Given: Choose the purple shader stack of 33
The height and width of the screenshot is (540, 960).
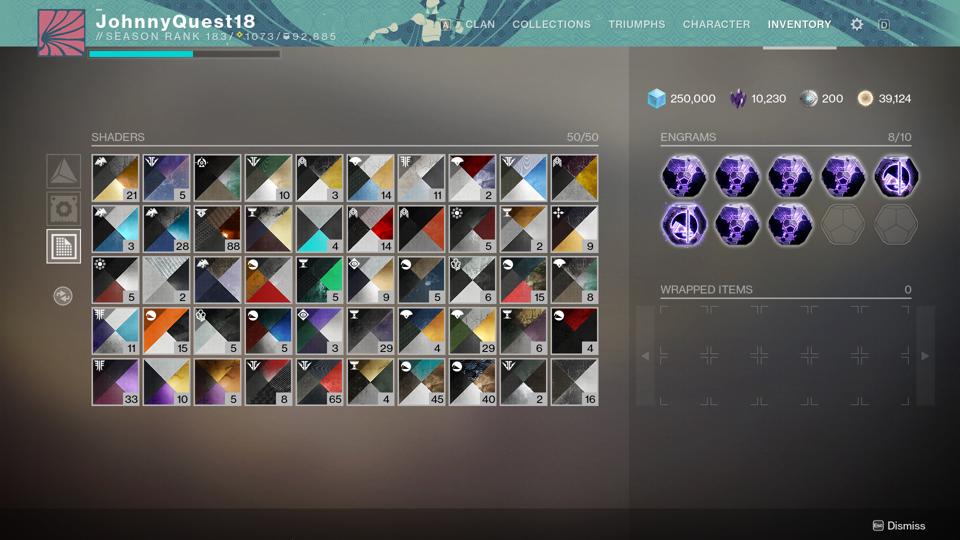Looking at the screenshot, I should (116, 382).
